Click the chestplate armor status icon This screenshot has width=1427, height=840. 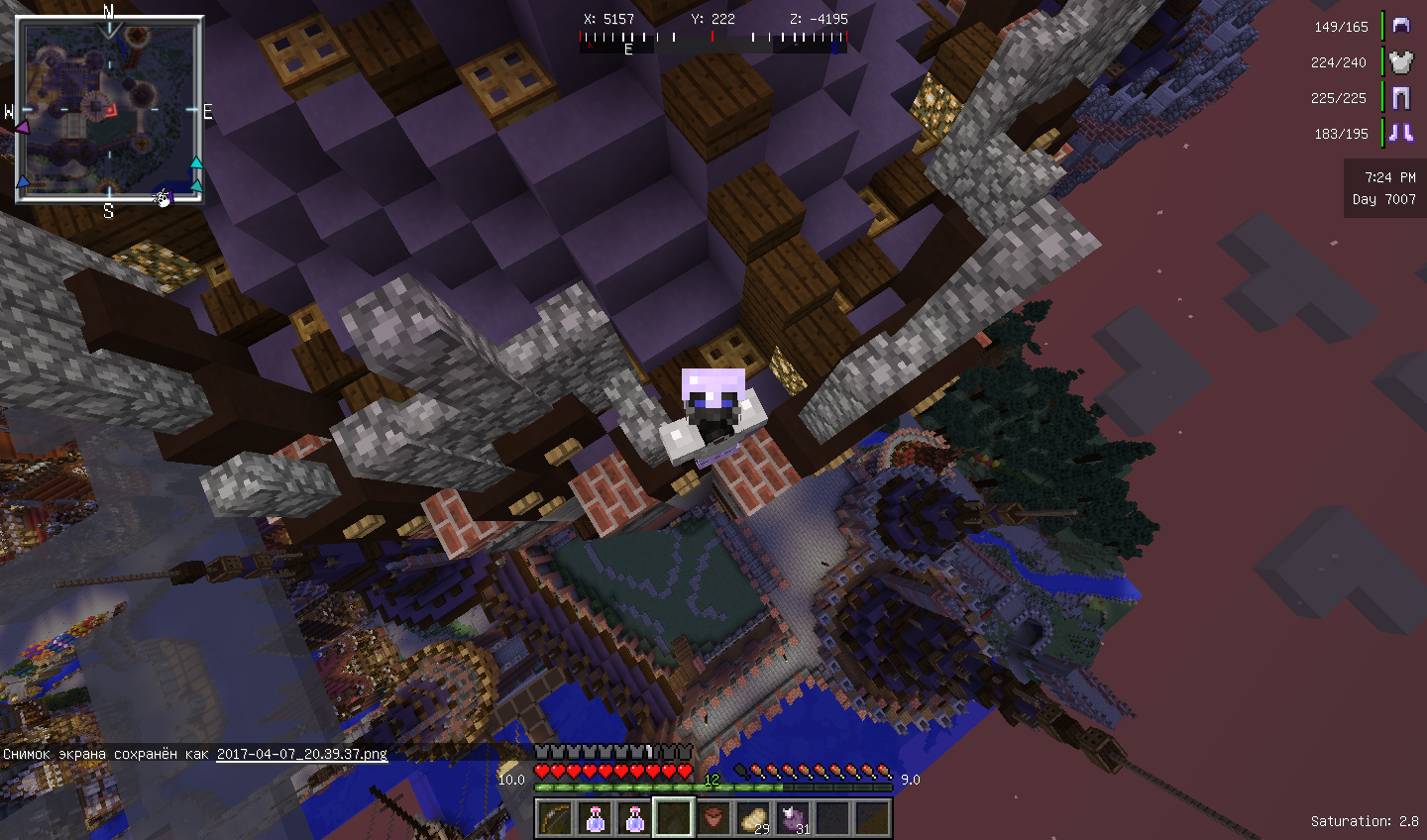click(1400, 62)
